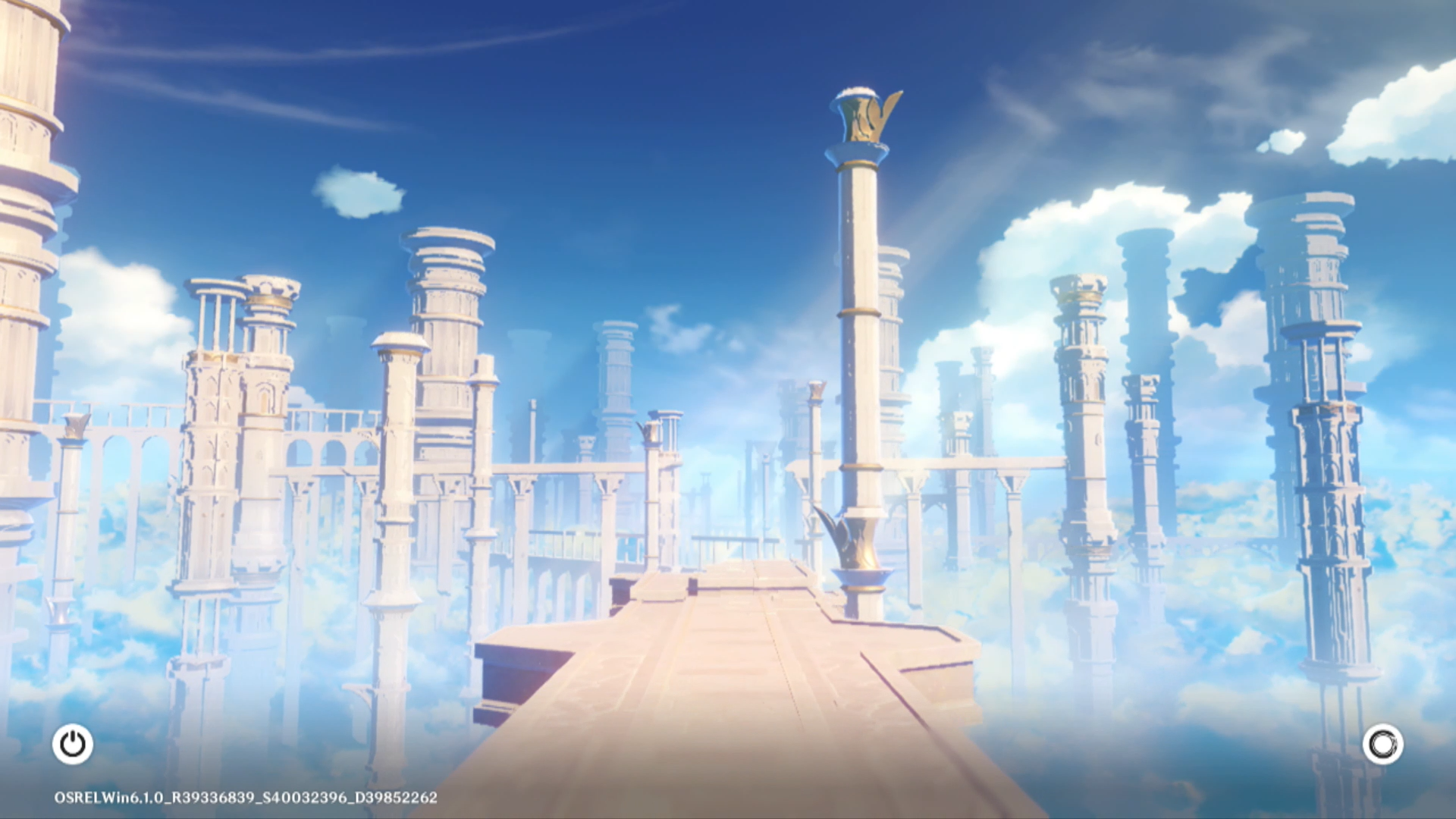
Task: Click the power exit button
Action: (x=73, y=744)
